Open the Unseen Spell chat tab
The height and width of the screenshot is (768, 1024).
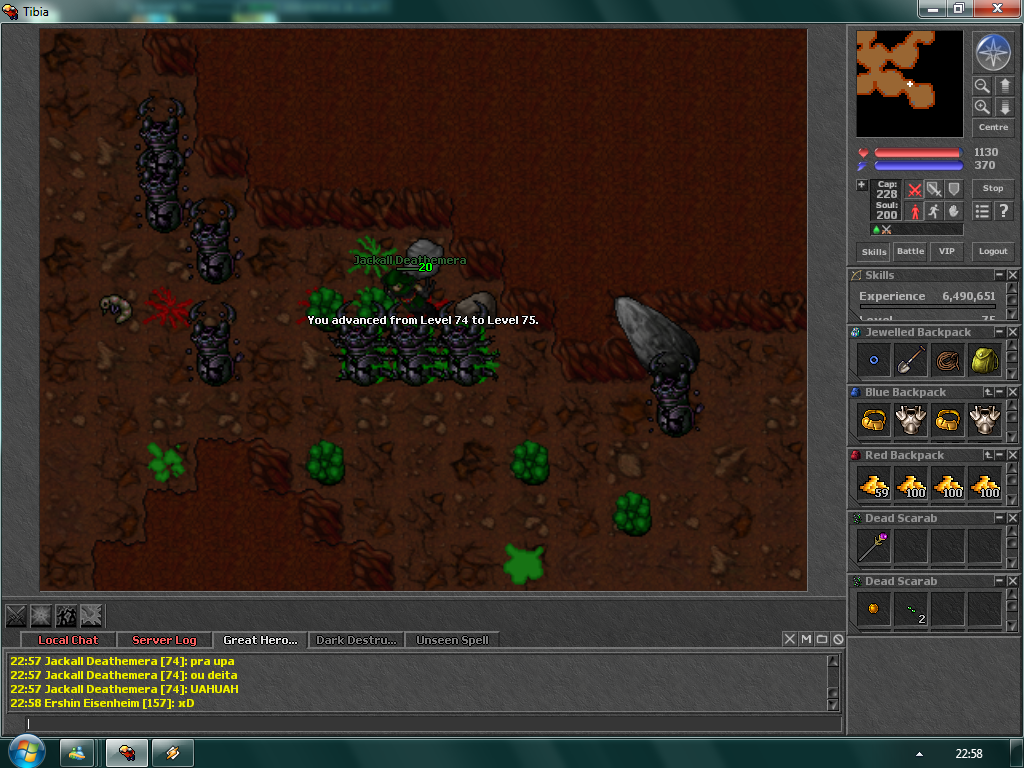[x=451, y=640]
